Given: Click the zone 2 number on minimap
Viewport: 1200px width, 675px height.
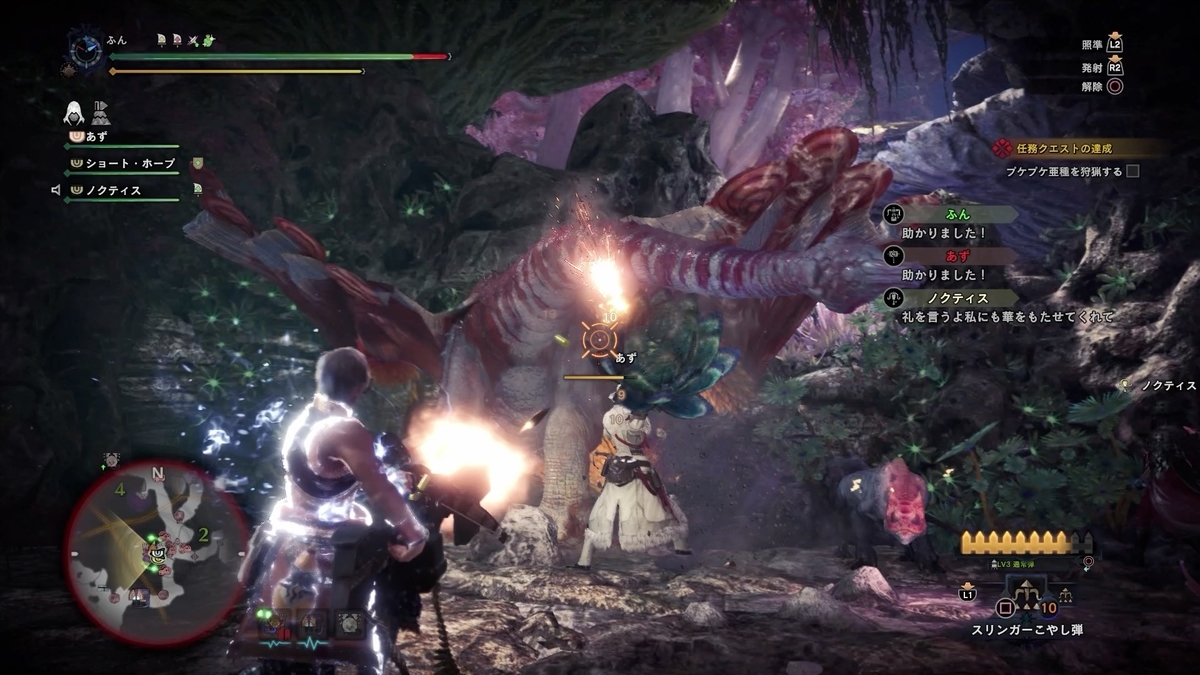Looking at the screenshot, I should pos(203,535).
